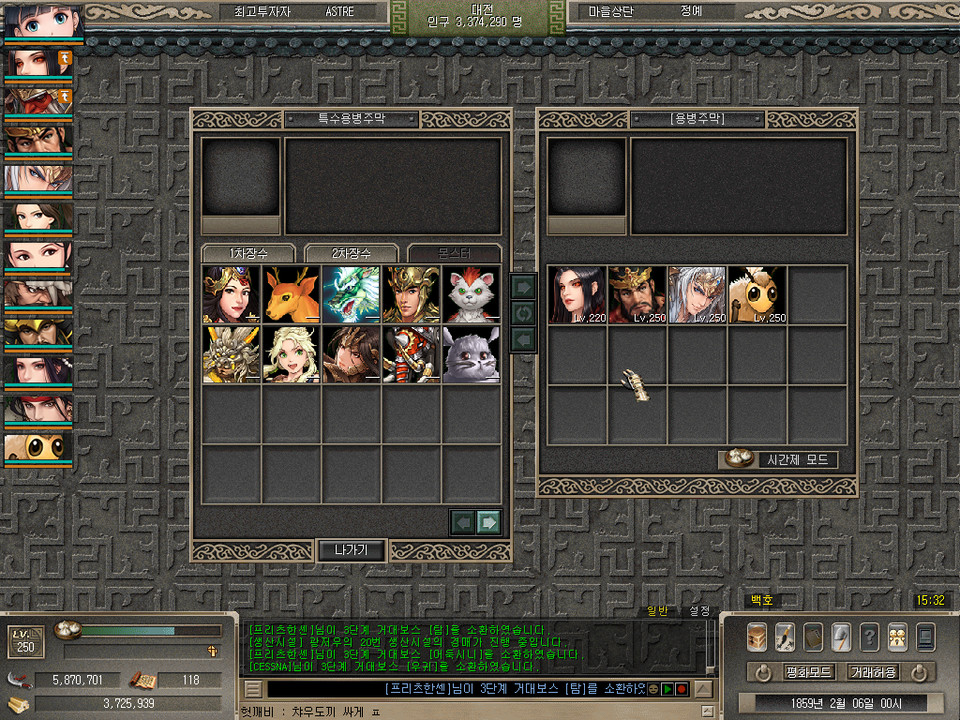Choose the gray rabbit monster slot
Image resolution: width=960 pixels, height=720 pixels.
pyautogui.click(x=471, y=354)
